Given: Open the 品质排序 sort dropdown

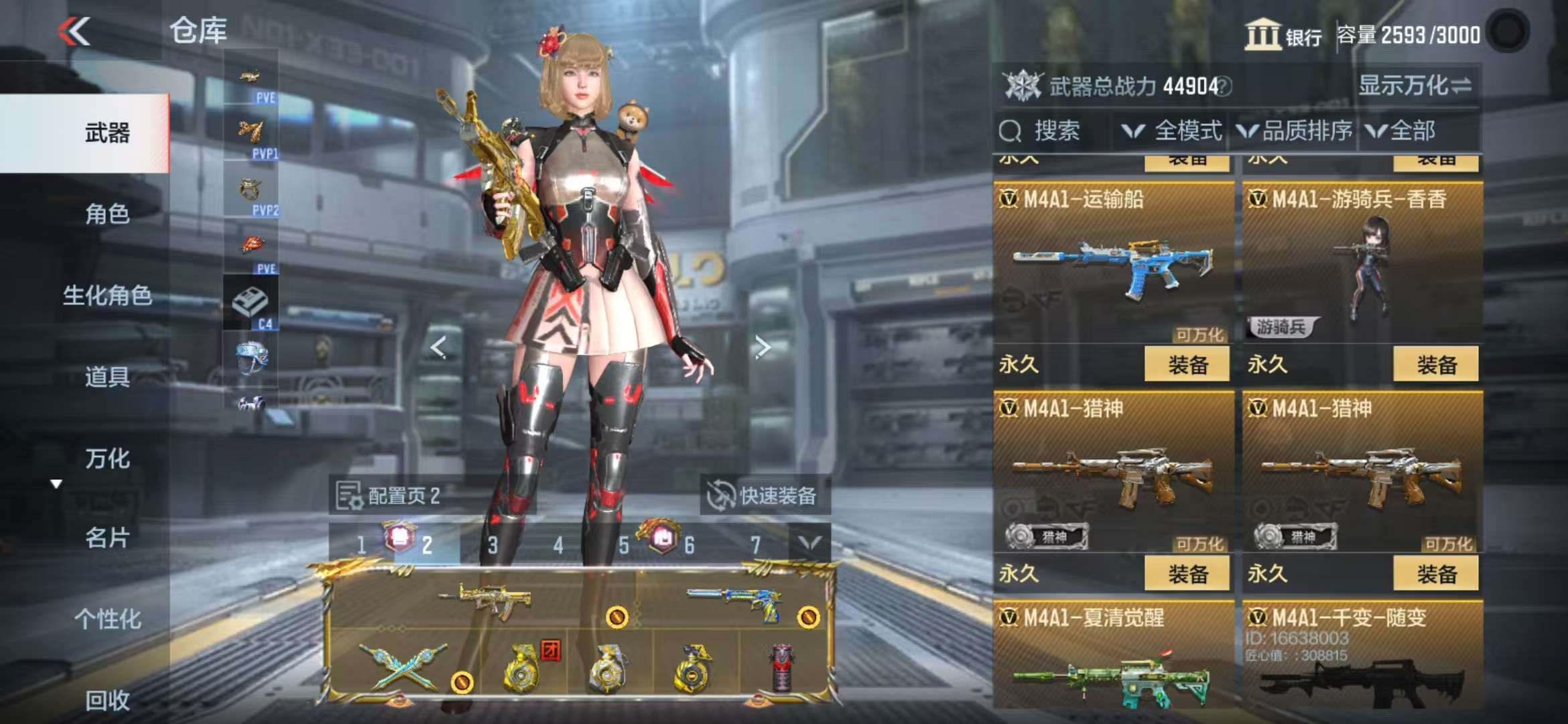Looking at the screenshot, I should [x=1295, y=131].
